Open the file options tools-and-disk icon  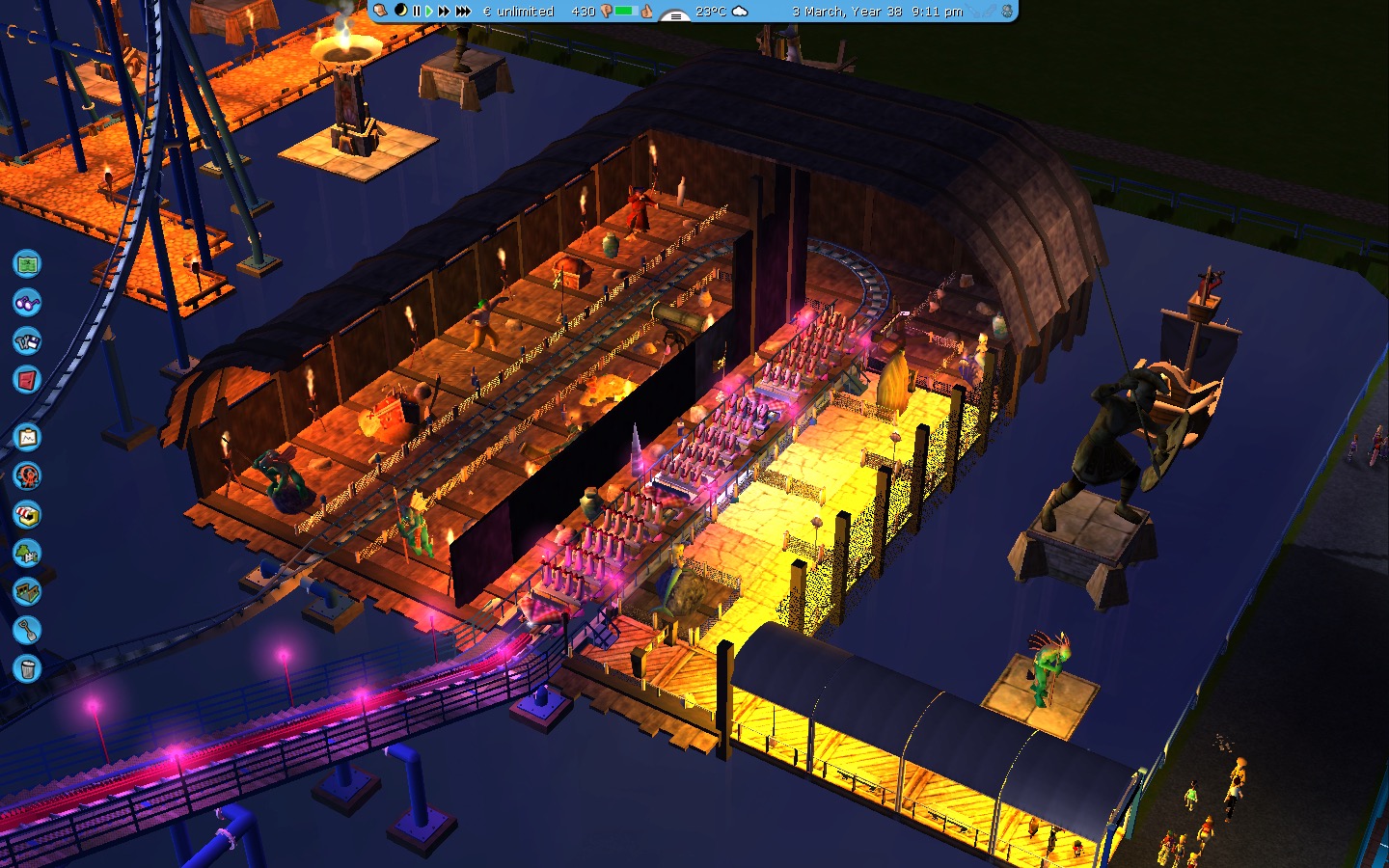coord(27,340)
